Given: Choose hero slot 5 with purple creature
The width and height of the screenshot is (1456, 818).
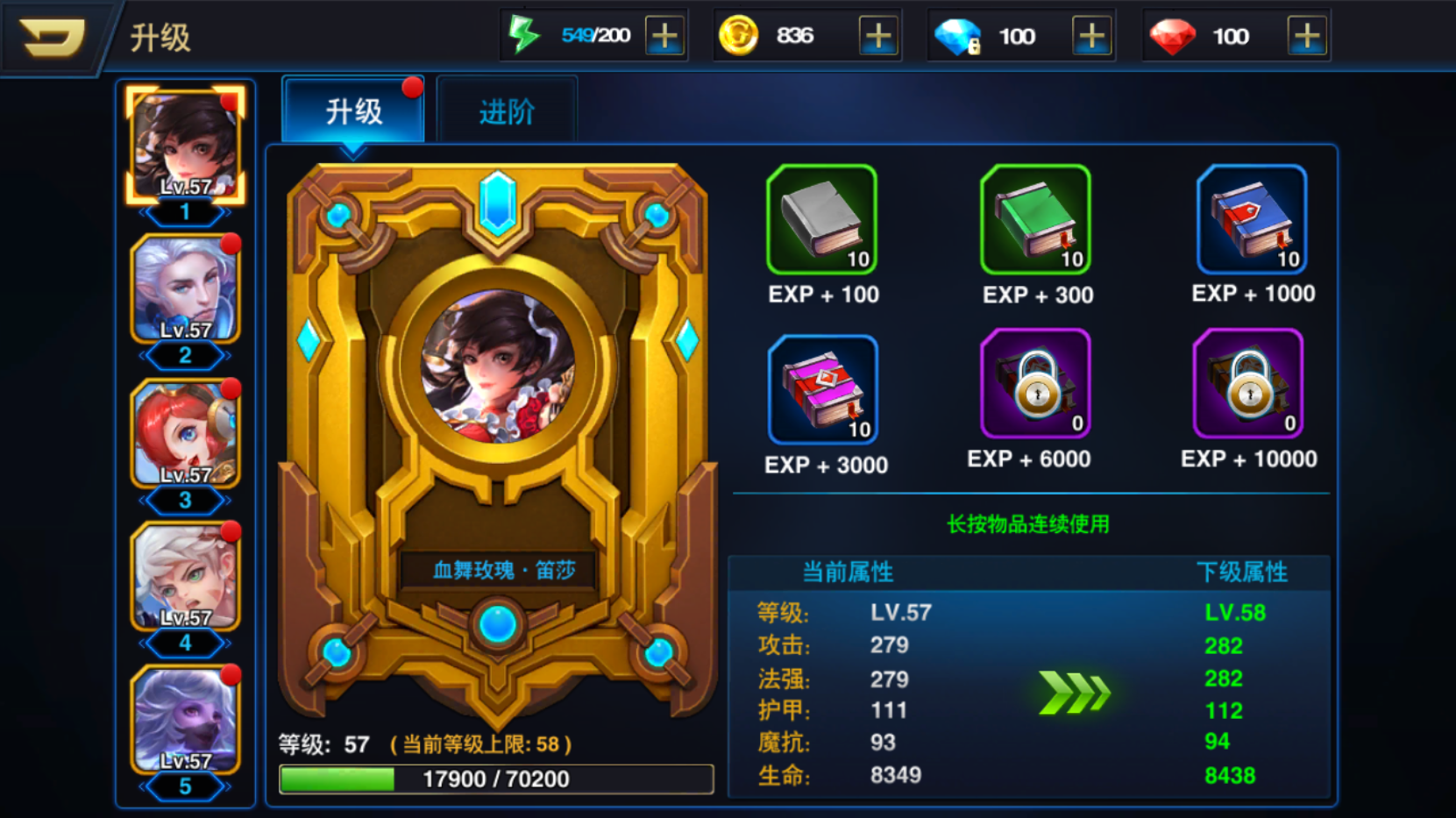Looking at the screenshot, I should 186,721.
